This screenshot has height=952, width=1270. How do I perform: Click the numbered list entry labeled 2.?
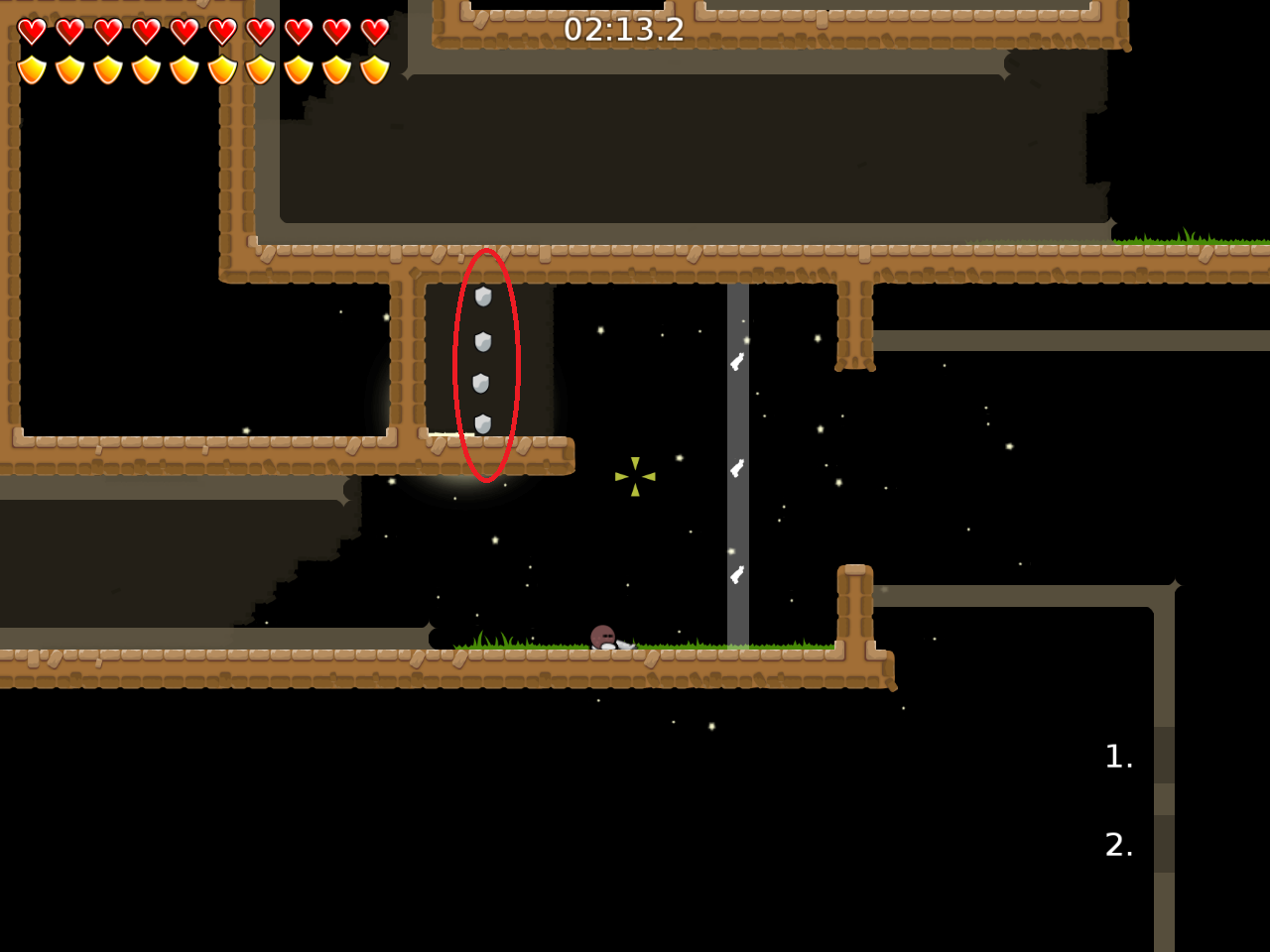pos(1118,846)
